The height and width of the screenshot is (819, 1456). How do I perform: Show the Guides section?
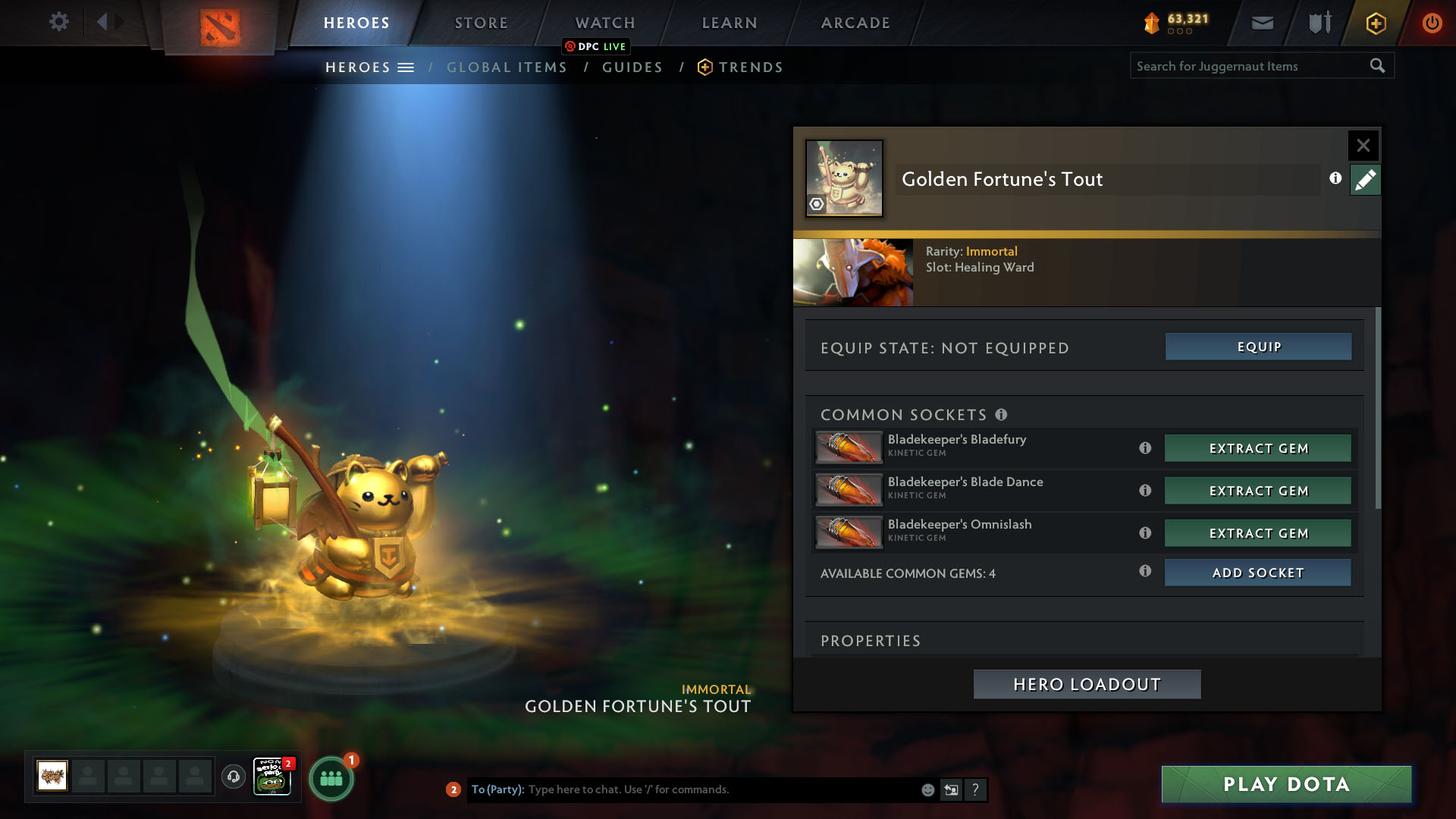point(632,67)
